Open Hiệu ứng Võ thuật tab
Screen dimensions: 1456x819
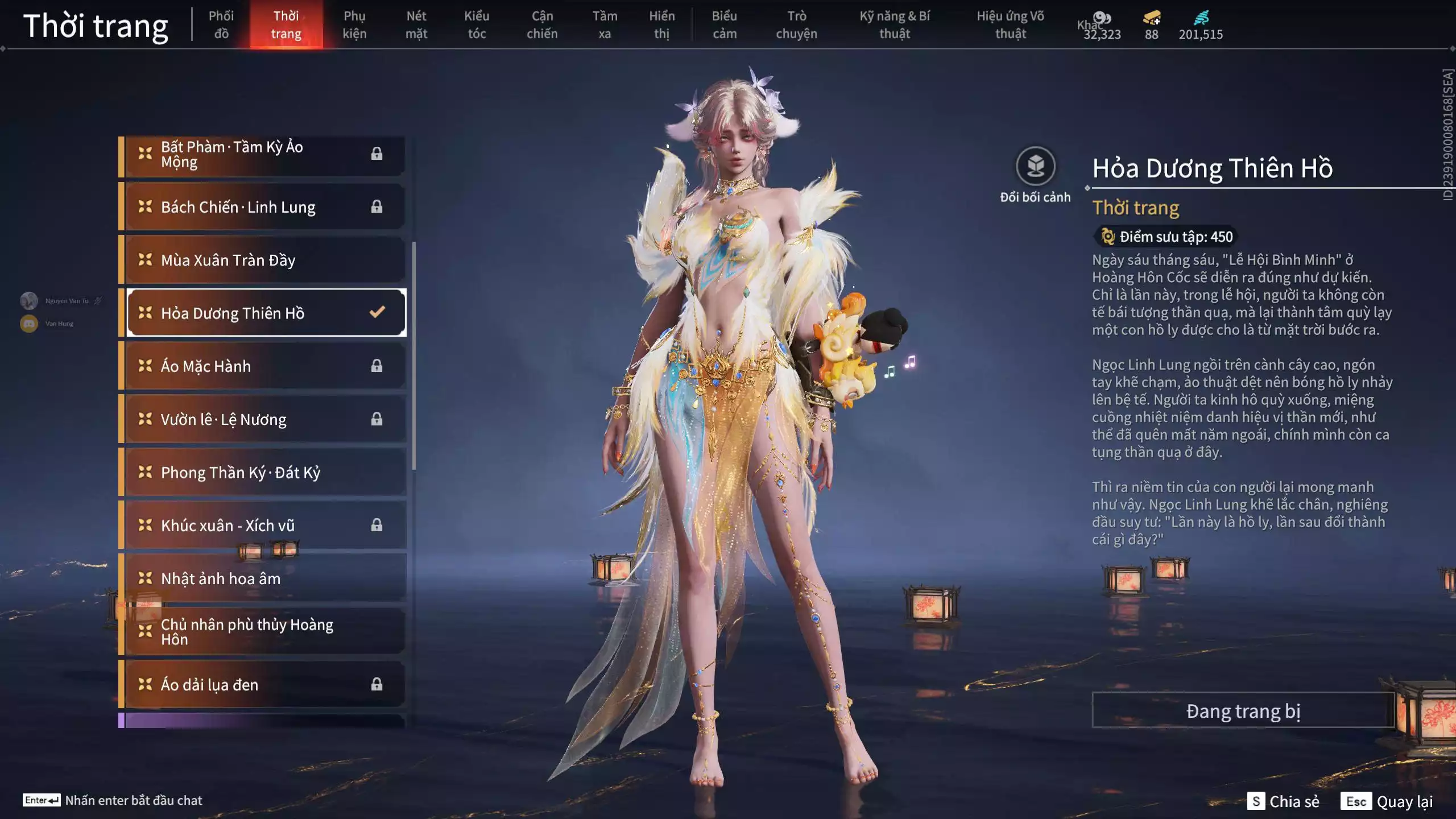point(1010,24)
